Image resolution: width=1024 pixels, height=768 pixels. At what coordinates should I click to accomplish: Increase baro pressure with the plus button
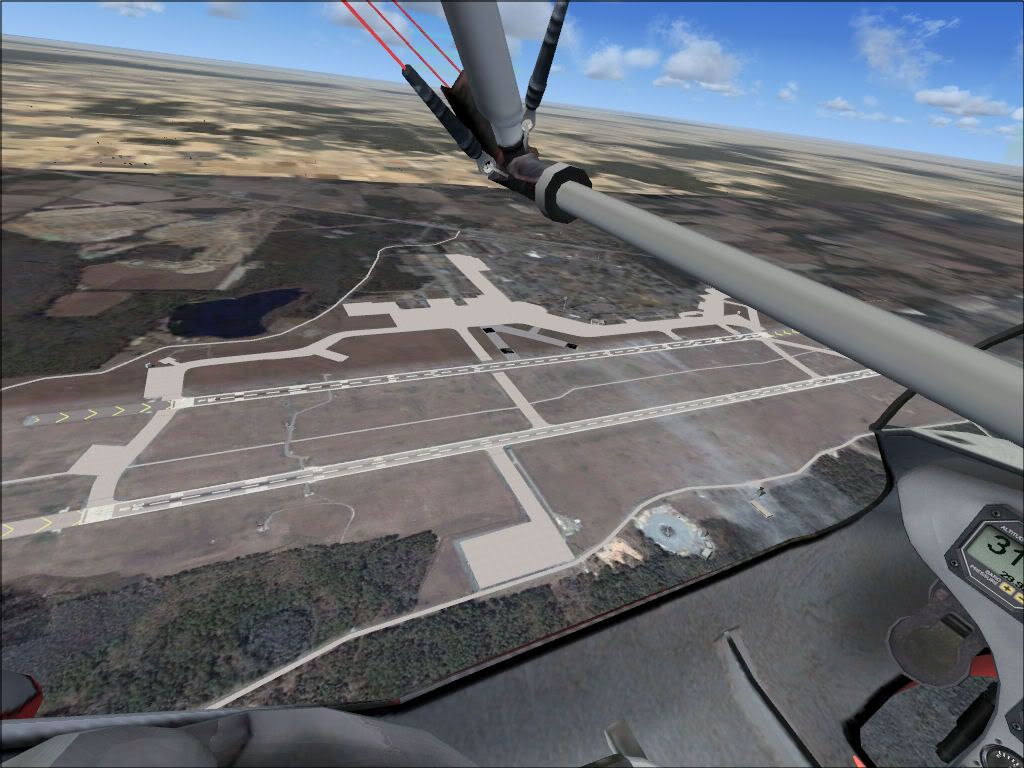(1007, 589)
